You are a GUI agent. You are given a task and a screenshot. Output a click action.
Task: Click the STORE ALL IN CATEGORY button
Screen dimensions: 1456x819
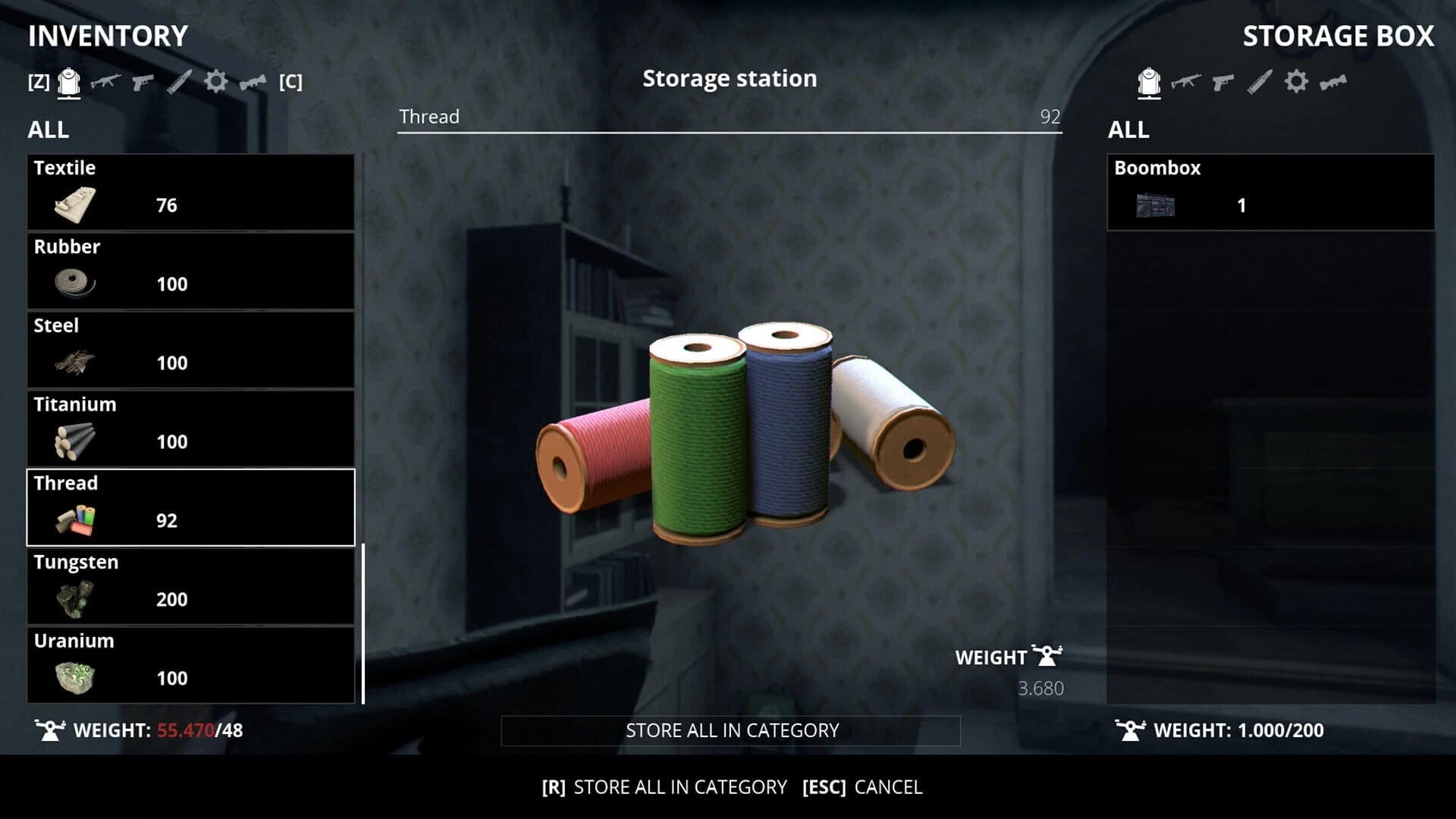(x=730, y=730)
